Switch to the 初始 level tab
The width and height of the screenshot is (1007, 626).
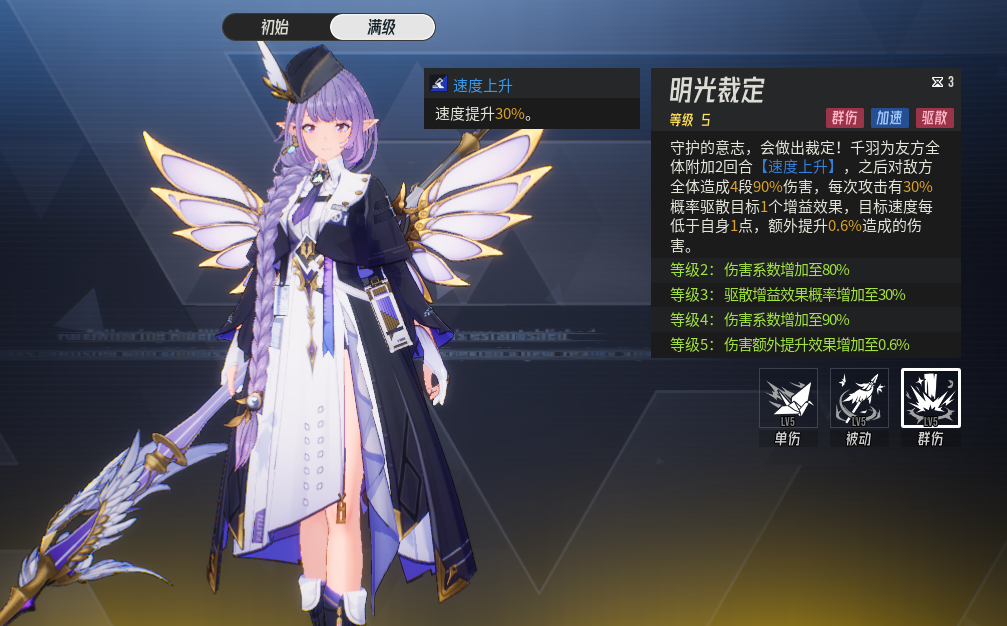276,27
